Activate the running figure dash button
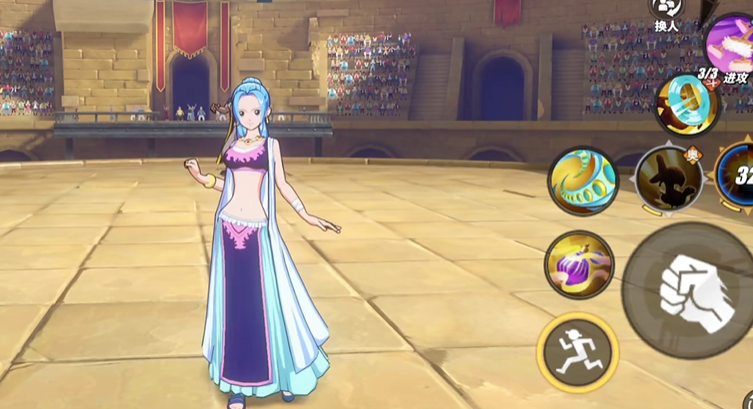The height and width of the screenshot is (409, 753). click(577, 350)
